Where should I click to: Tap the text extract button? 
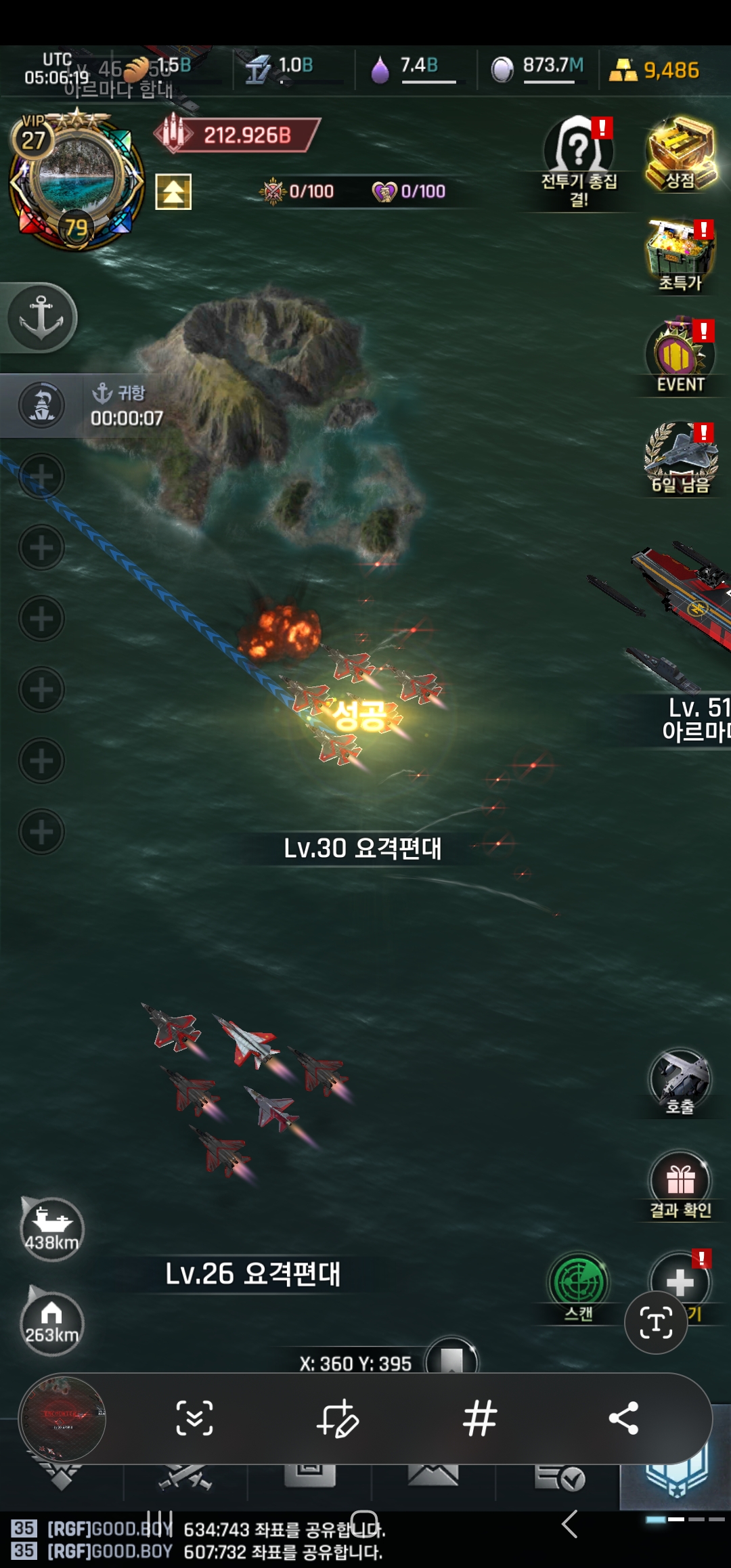tap(656, 1323)
